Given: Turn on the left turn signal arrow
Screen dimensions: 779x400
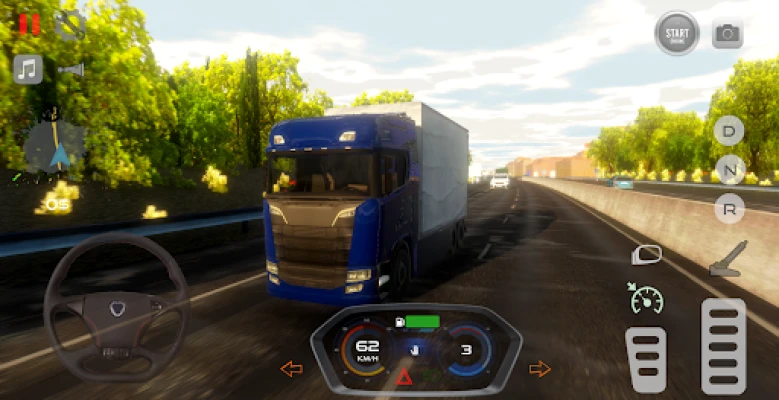Looking at the screenshot, I should click(291, 369).
